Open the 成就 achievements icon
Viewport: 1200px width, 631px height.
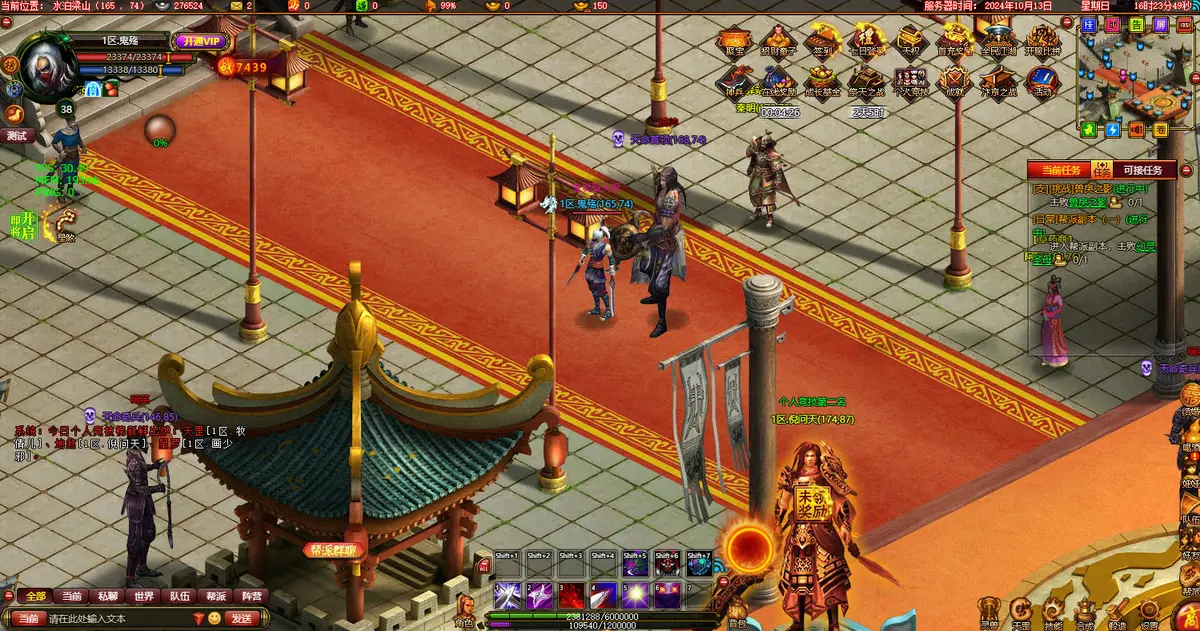[955, 82]
